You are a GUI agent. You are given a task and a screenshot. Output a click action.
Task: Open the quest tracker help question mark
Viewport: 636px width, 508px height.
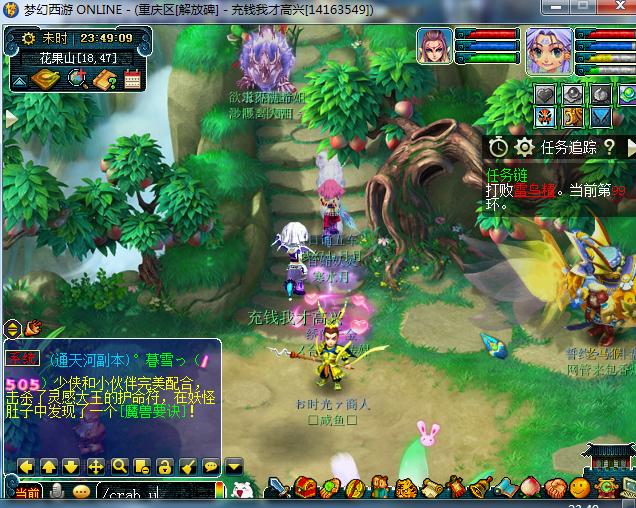click(x=608, y=147)
